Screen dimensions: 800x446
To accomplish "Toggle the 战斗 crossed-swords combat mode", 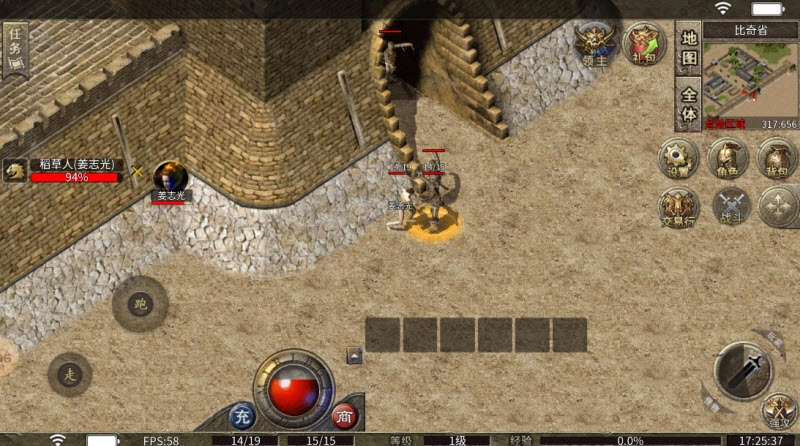I will pos(728,208).
